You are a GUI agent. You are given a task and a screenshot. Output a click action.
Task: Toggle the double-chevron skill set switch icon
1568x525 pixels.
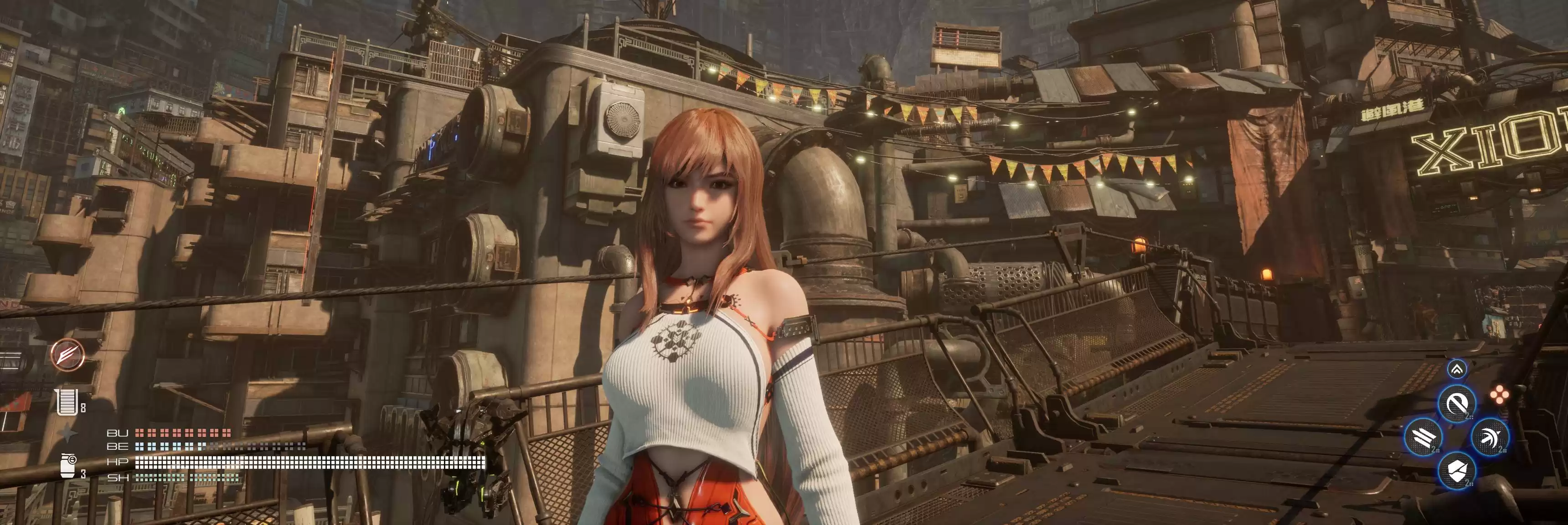point(1457,369)
